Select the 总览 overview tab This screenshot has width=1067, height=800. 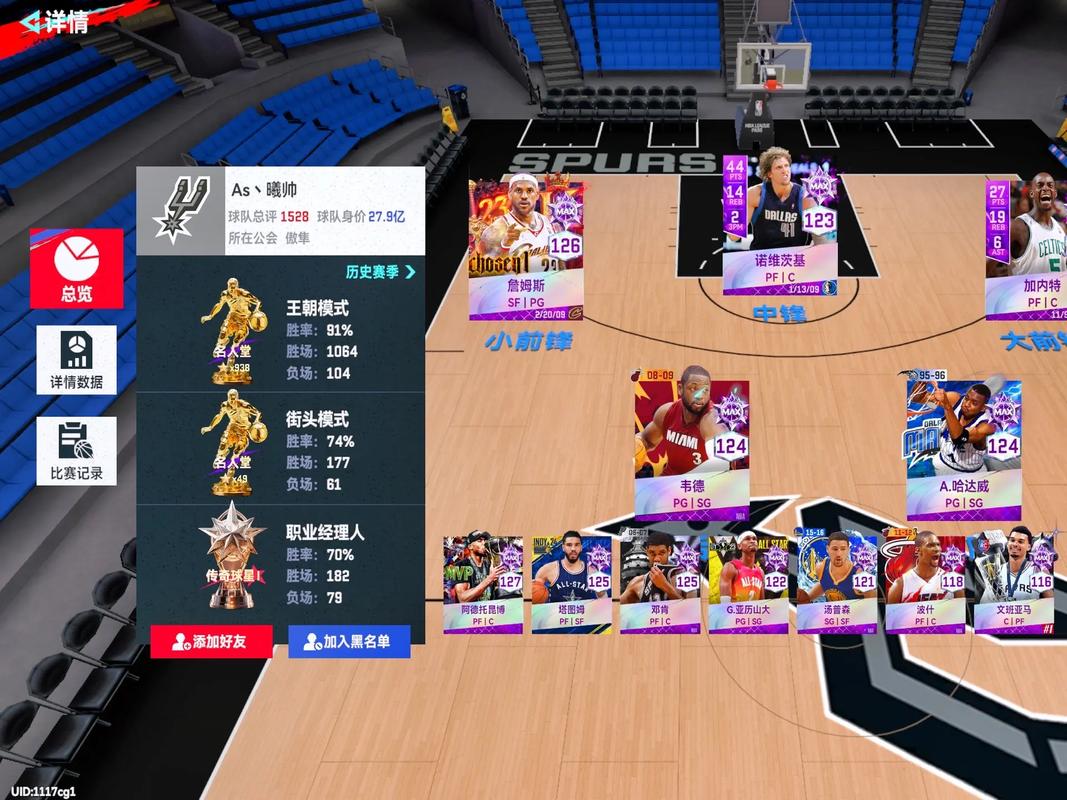77,268
